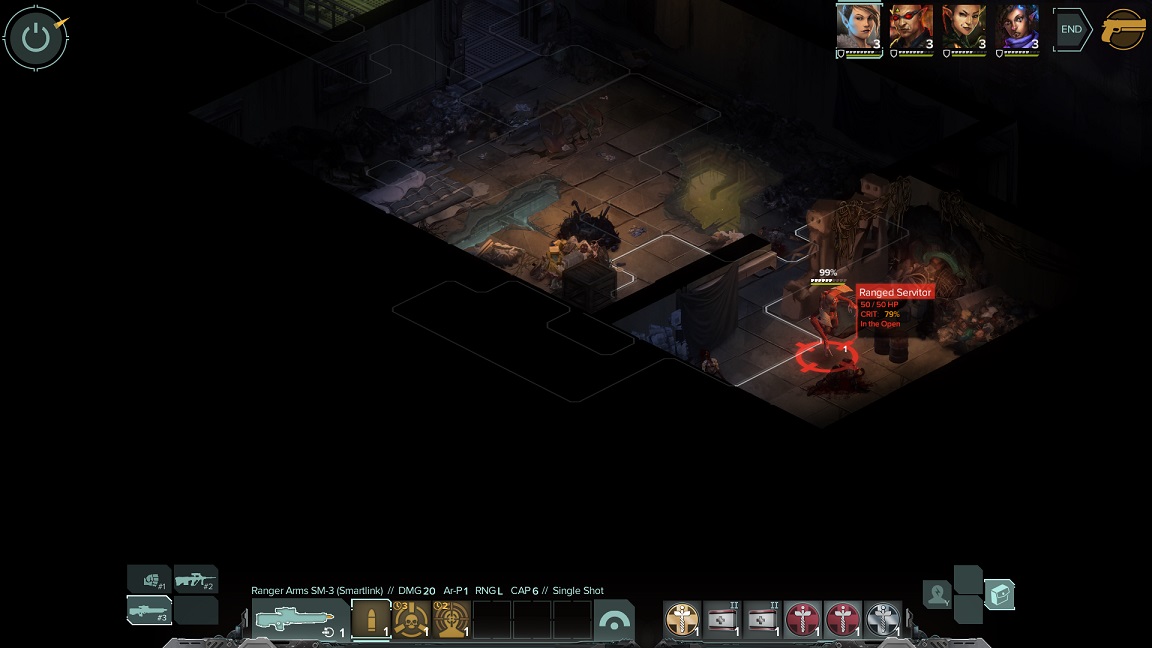Open the head lightning spell tab

click(937, 595)
